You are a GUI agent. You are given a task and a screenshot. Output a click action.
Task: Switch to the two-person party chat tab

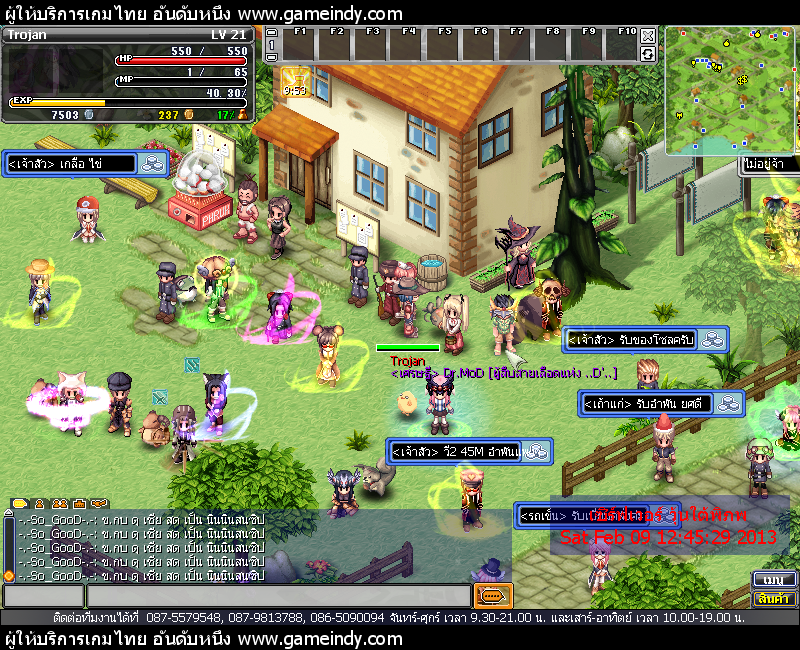tap(60, 503)
